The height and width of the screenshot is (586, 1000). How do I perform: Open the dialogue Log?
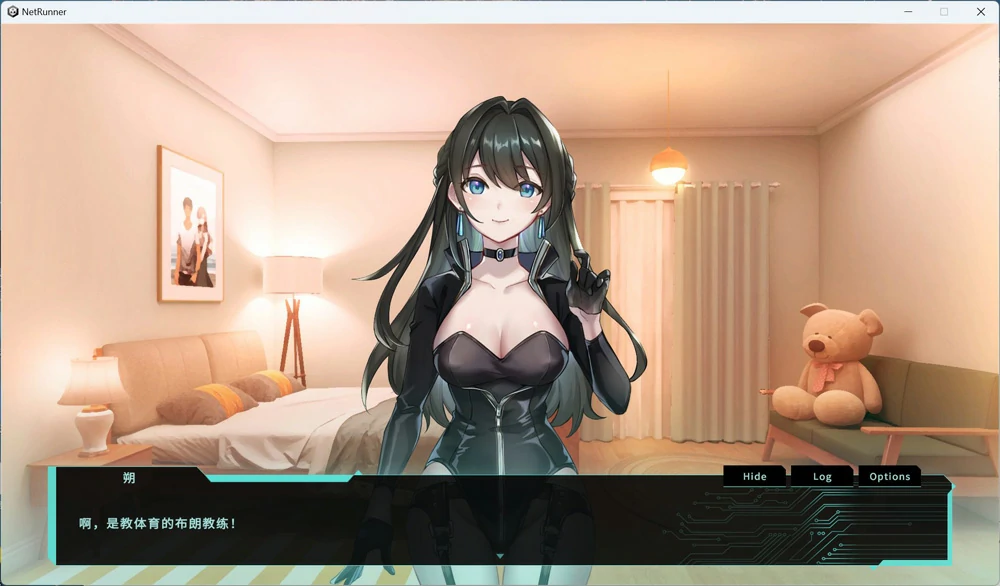(x=822, y=477)
